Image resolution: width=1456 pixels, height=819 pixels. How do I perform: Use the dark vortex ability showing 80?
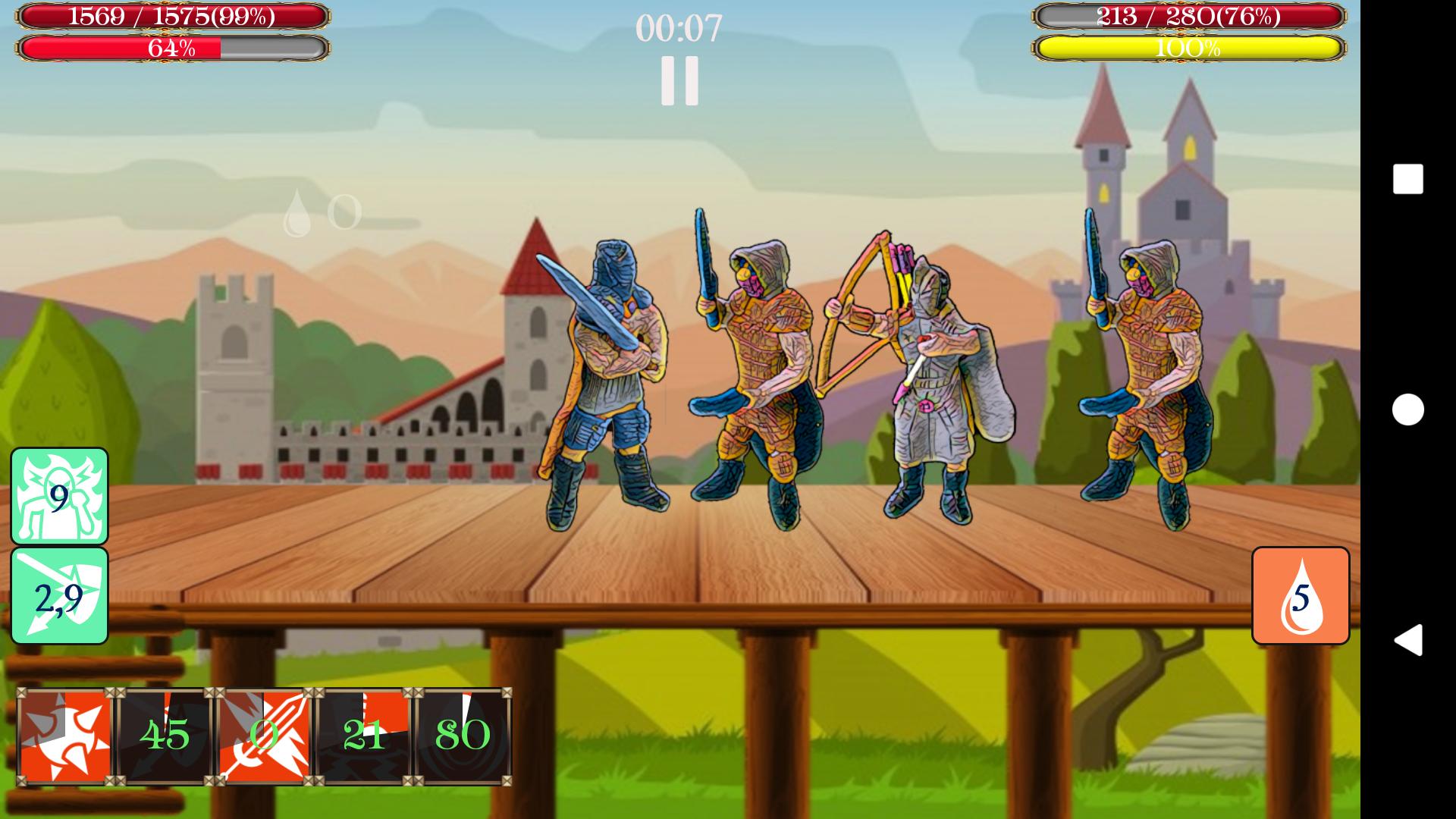(463, 732)
